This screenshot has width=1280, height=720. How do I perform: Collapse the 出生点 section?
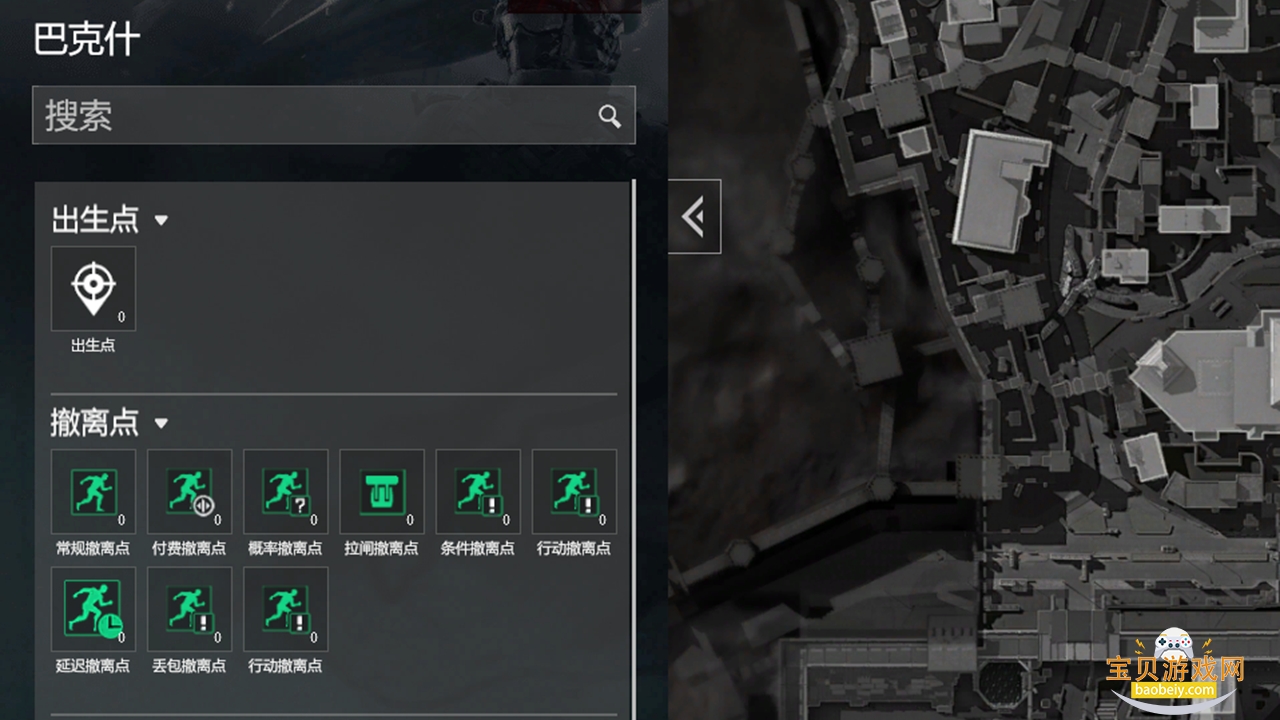tap(161, 221)
